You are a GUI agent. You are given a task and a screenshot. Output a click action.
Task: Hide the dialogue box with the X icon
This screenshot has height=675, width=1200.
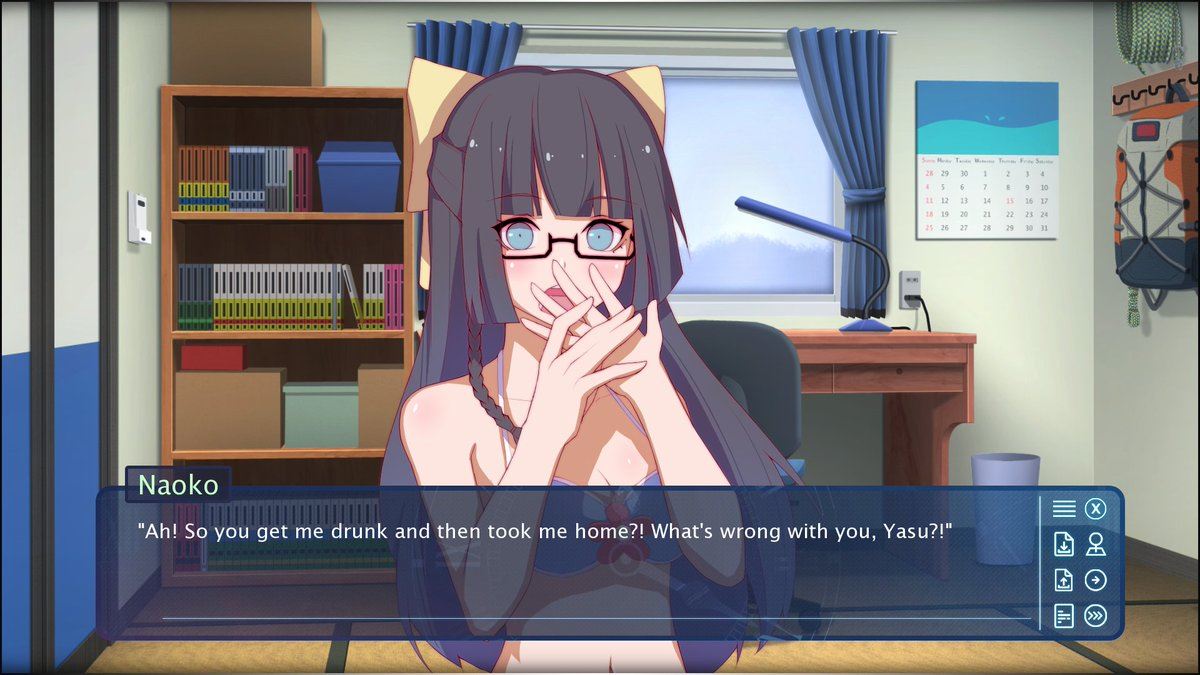(1096, 509)
